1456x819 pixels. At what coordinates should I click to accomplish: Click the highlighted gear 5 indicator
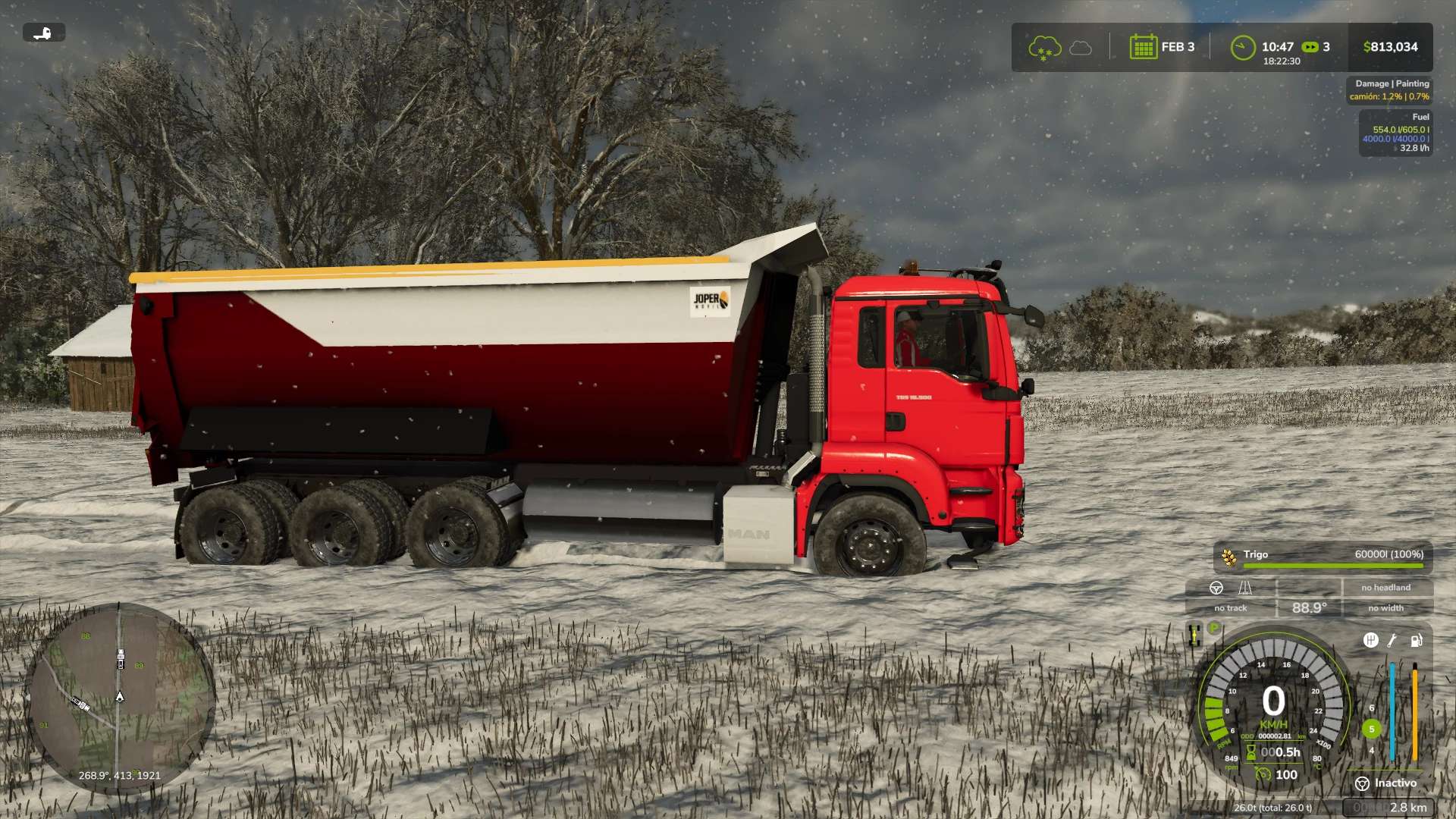tap(1371, 729)
